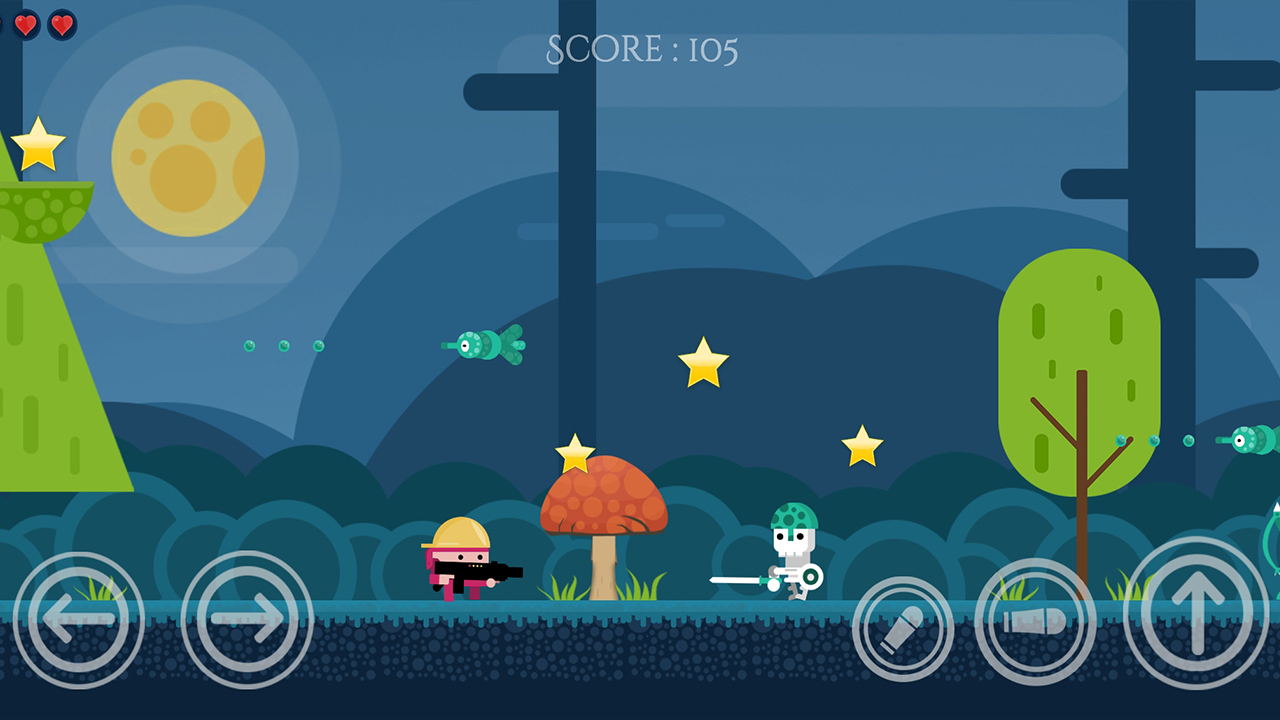1280x720 pixels.
Task: Click the green projectile dots near the fish
Action: tap(285, 347)
